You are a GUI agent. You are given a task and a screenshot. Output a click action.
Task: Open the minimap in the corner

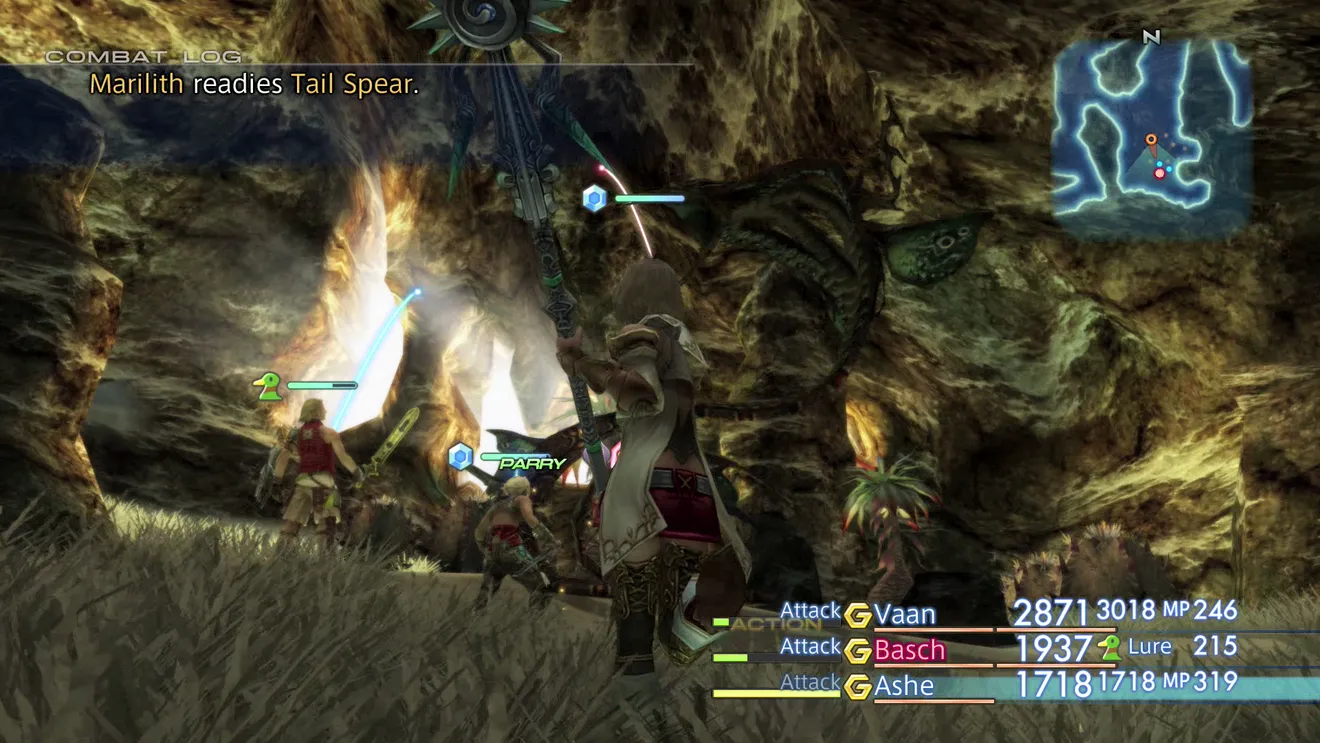point(1151,135)
